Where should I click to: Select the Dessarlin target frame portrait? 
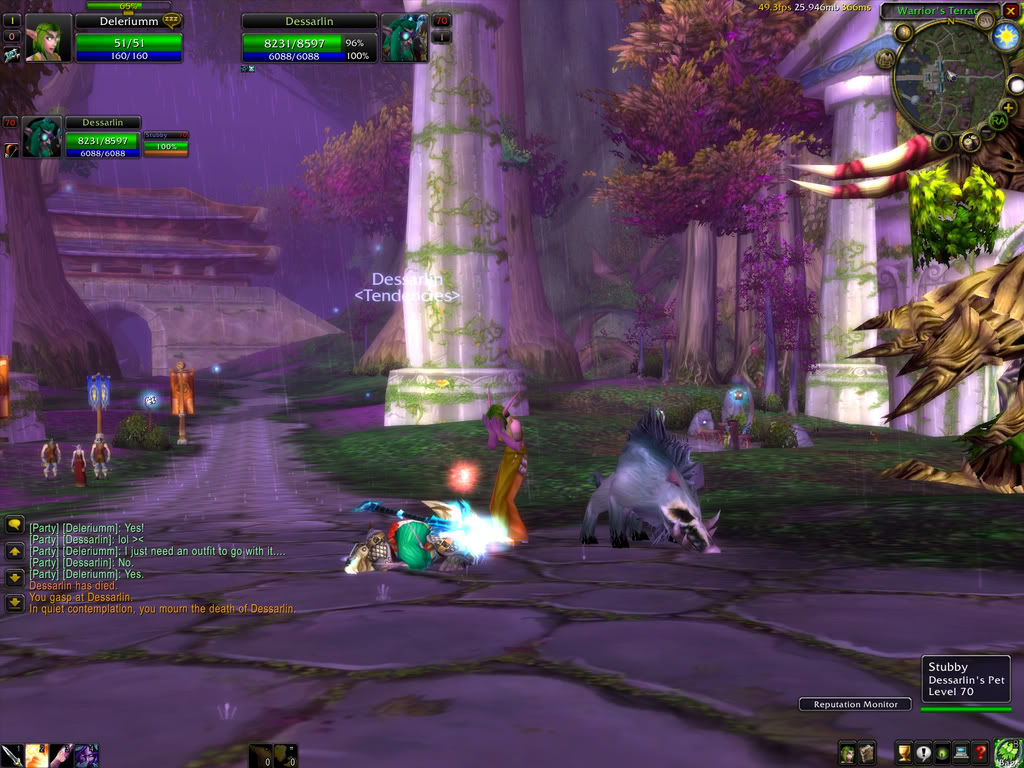pyautogui.click(x=405, y=38)
